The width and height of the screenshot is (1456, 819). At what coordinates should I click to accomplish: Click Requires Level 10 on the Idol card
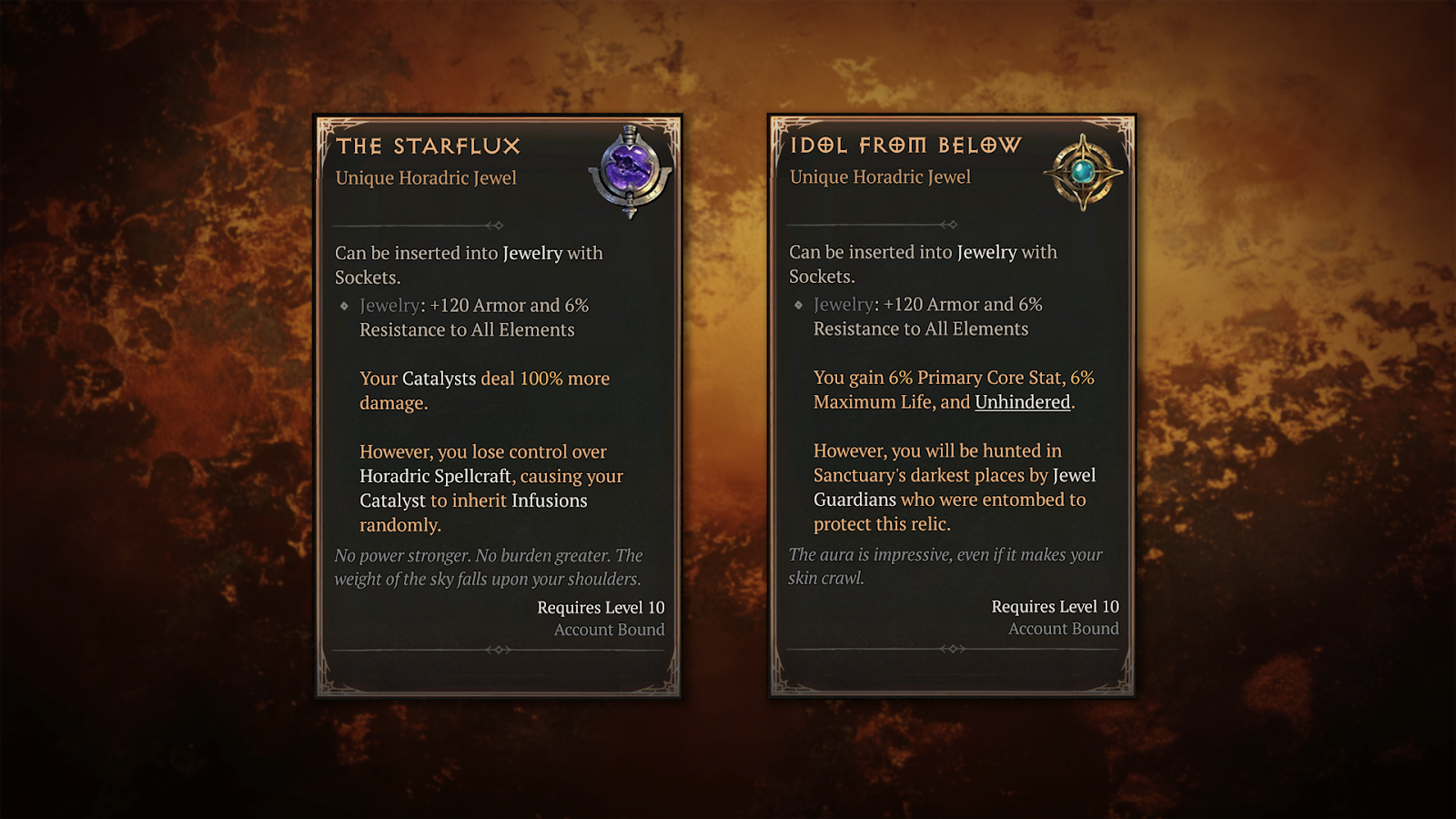(1056, 605)
